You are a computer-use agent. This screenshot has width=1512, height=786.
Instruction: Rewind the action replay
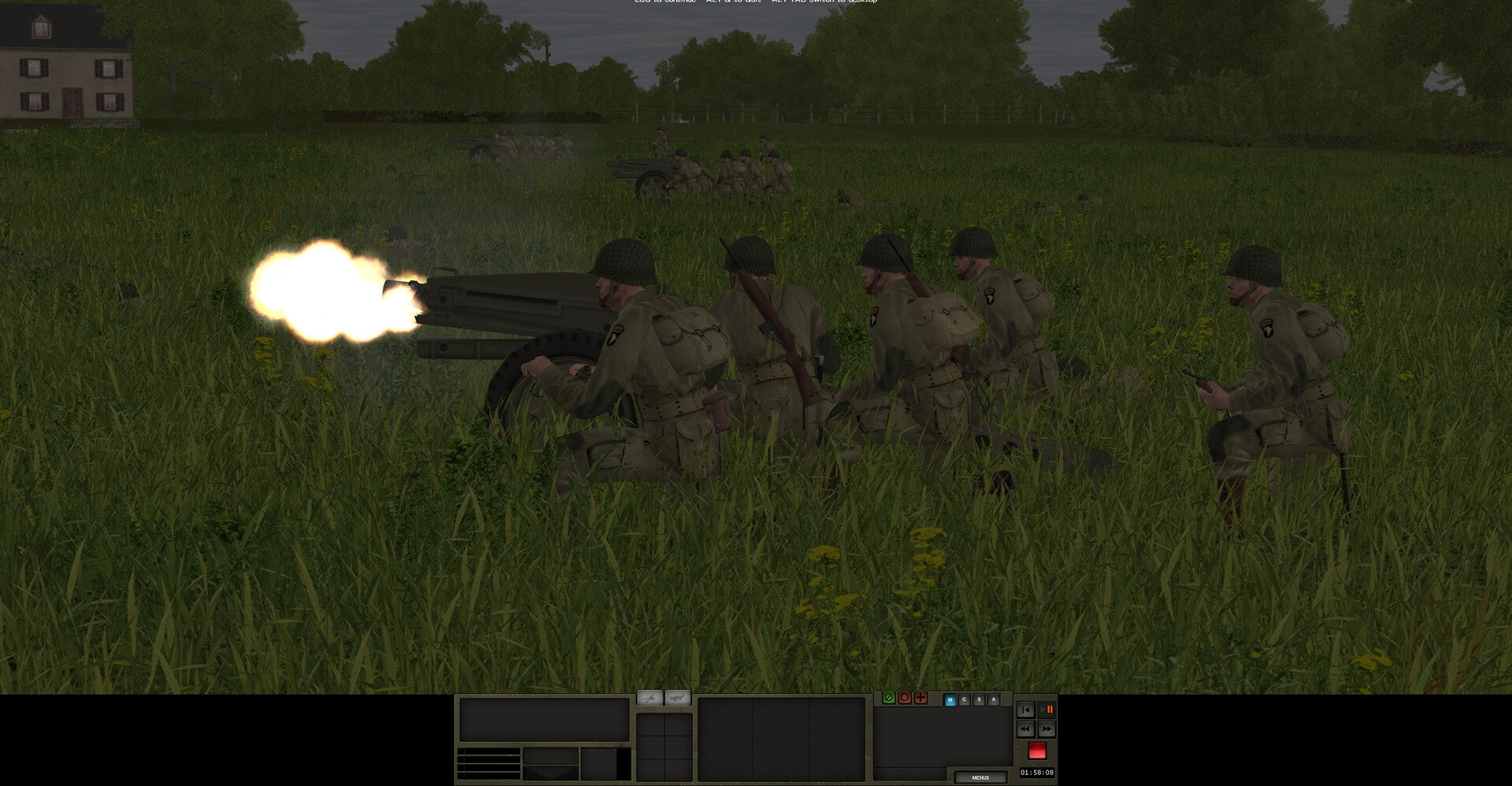click(x=1026, y=729)
